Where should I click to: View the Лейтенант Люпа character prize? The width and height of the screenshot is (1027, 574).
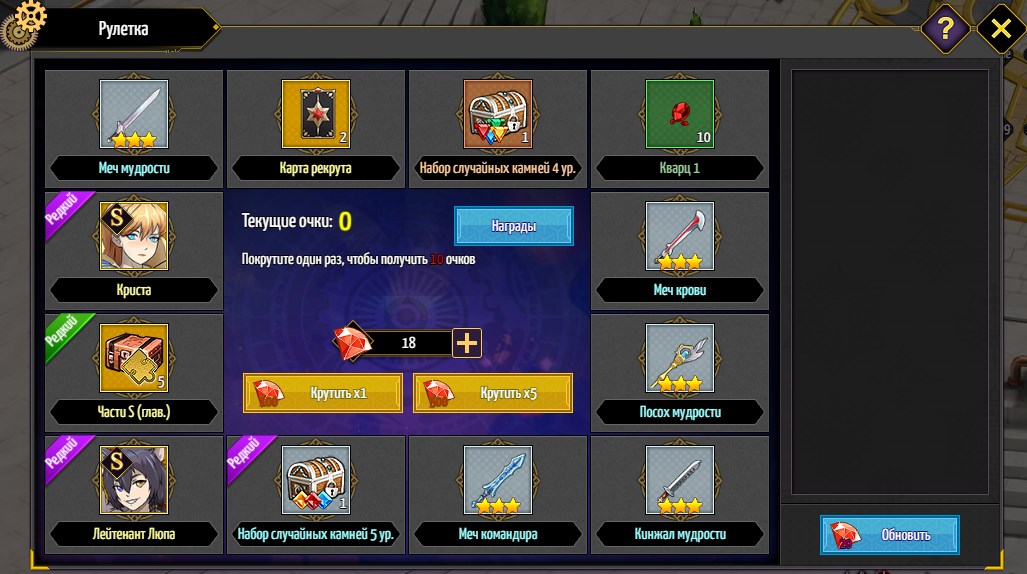click(134, 480)
